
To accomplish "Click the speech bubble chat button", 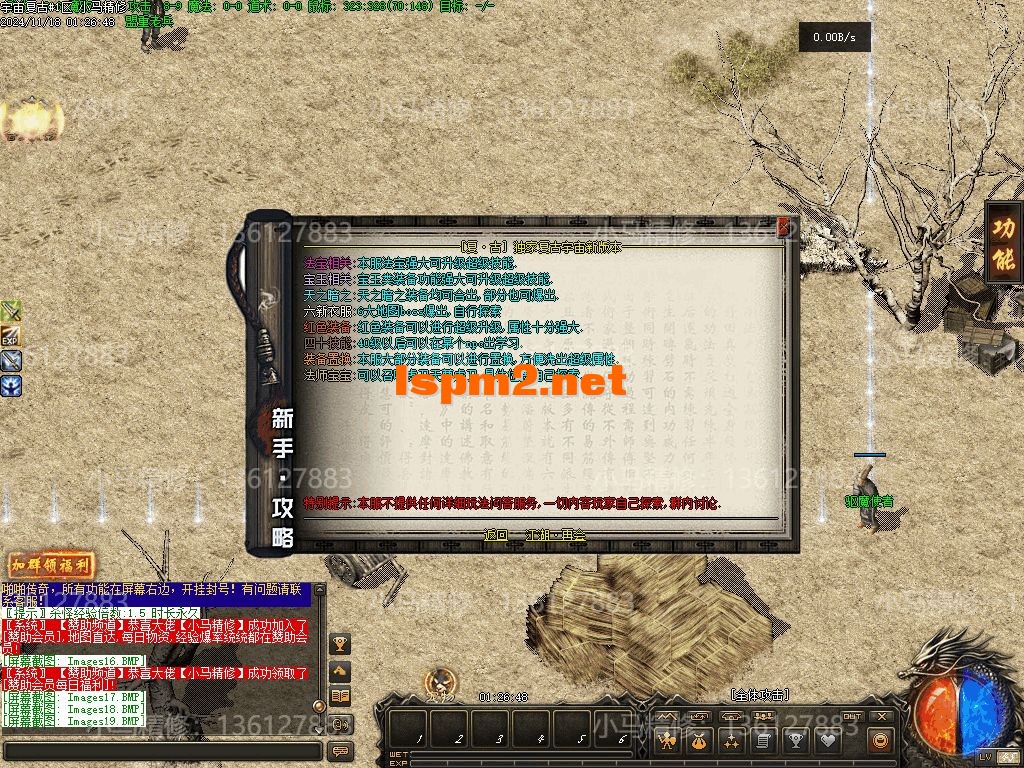I will pos(340,750).
